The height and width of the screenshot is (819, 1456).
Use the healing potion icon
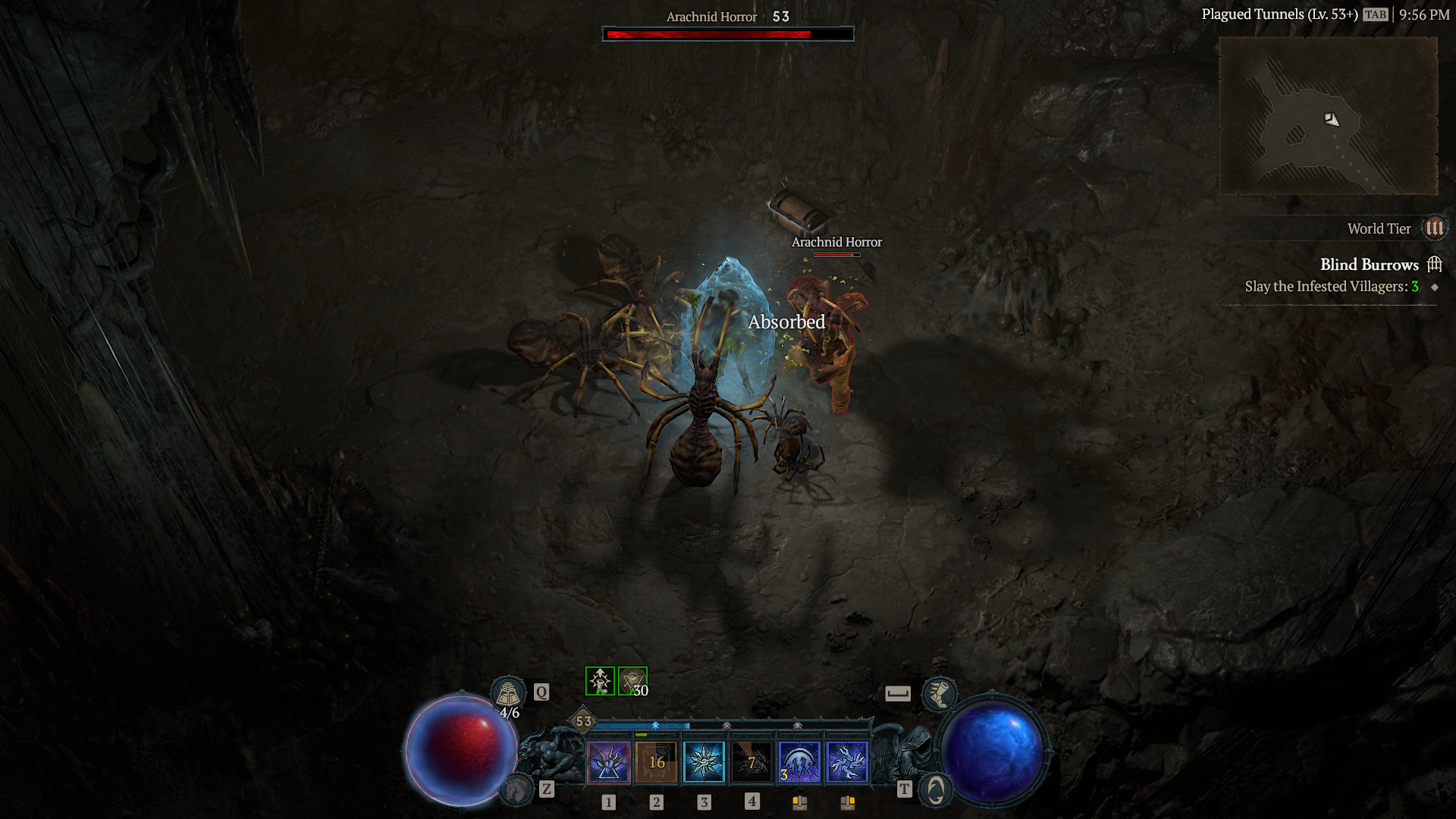[507, 692]
